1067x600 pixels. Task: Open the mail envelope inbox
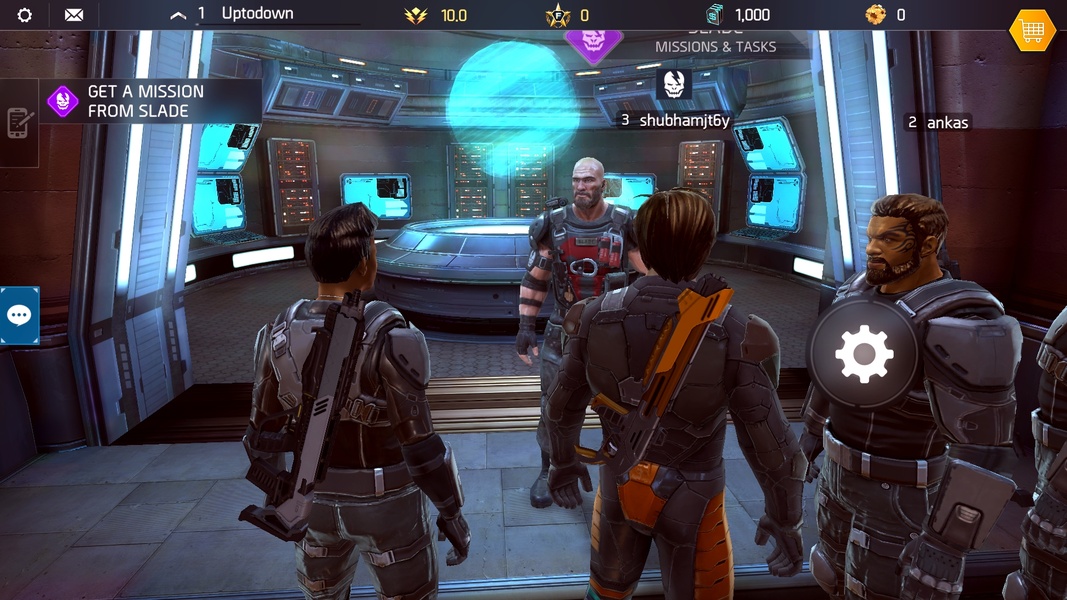click(74, 15)
